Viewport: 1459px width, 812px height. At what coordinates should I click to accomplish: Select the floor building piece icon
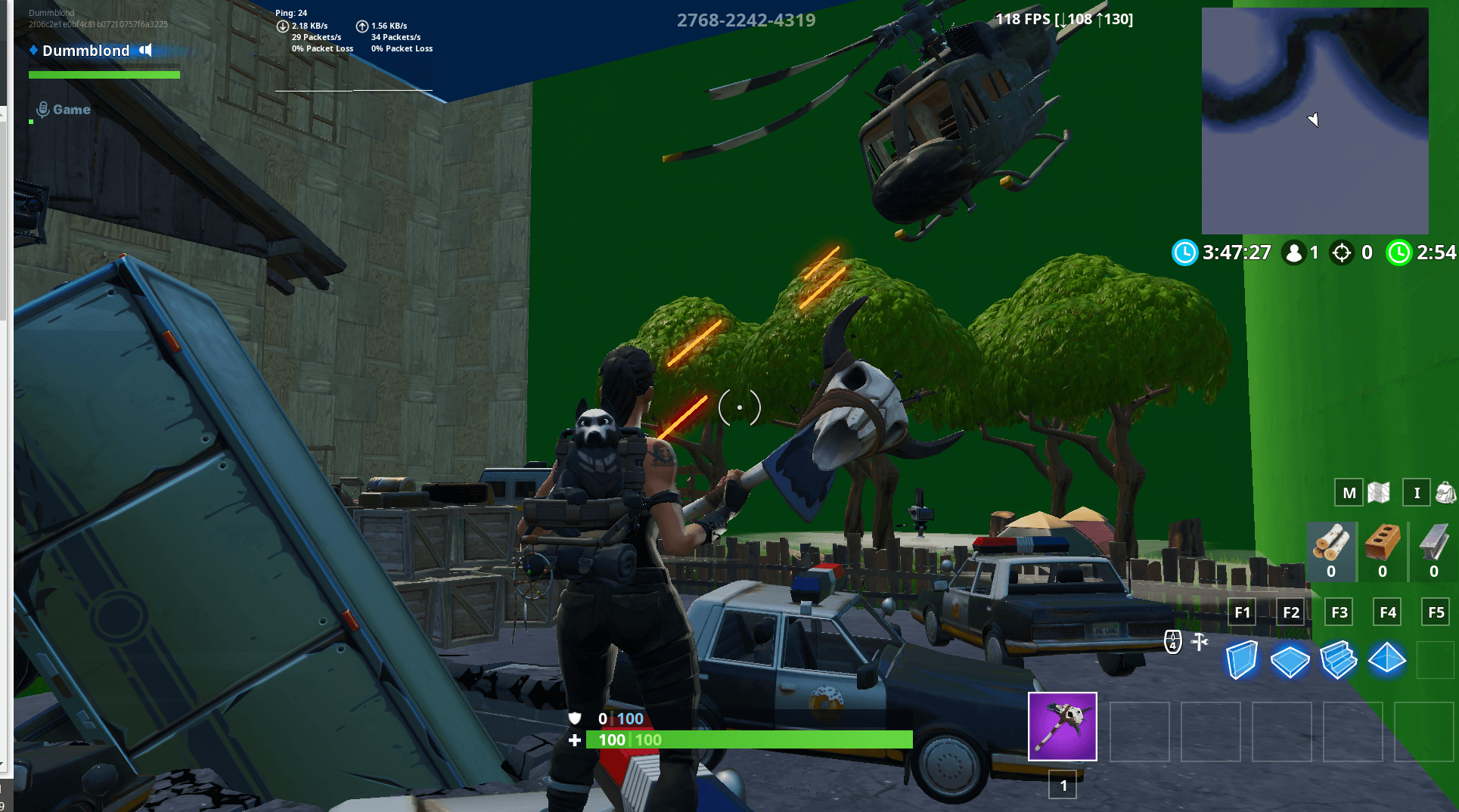tap(1290, 659)
